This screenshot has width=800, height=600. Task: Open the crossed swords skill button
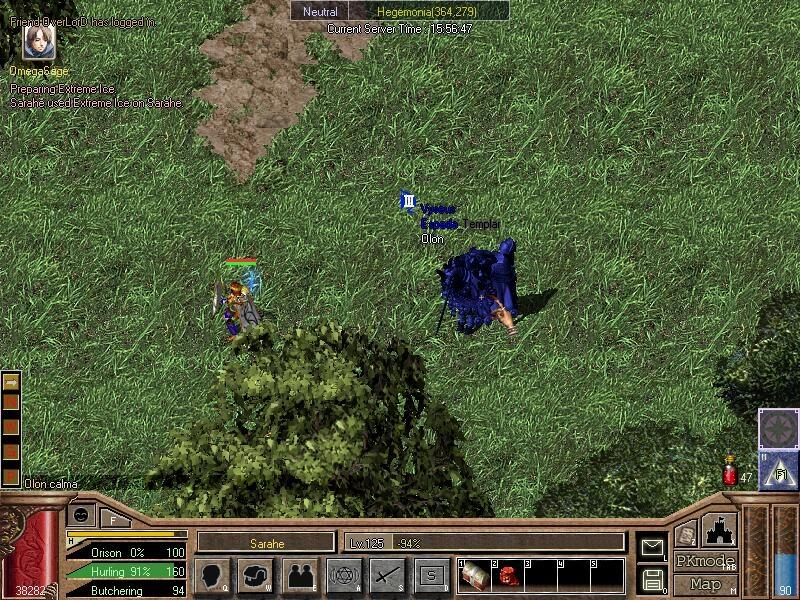(x=388, y=575)
